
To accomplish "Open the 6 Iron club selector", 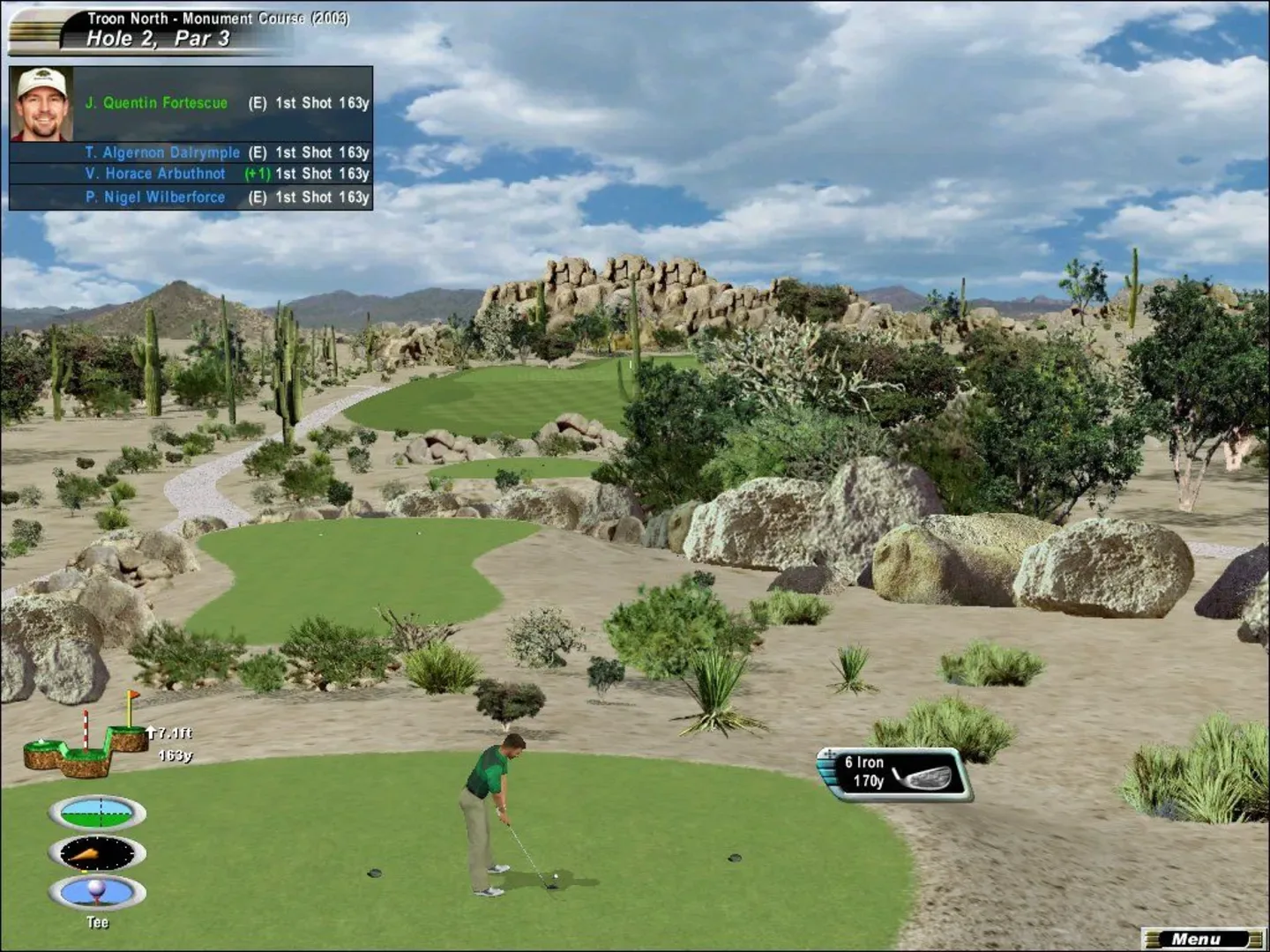I will click(894, 773).
